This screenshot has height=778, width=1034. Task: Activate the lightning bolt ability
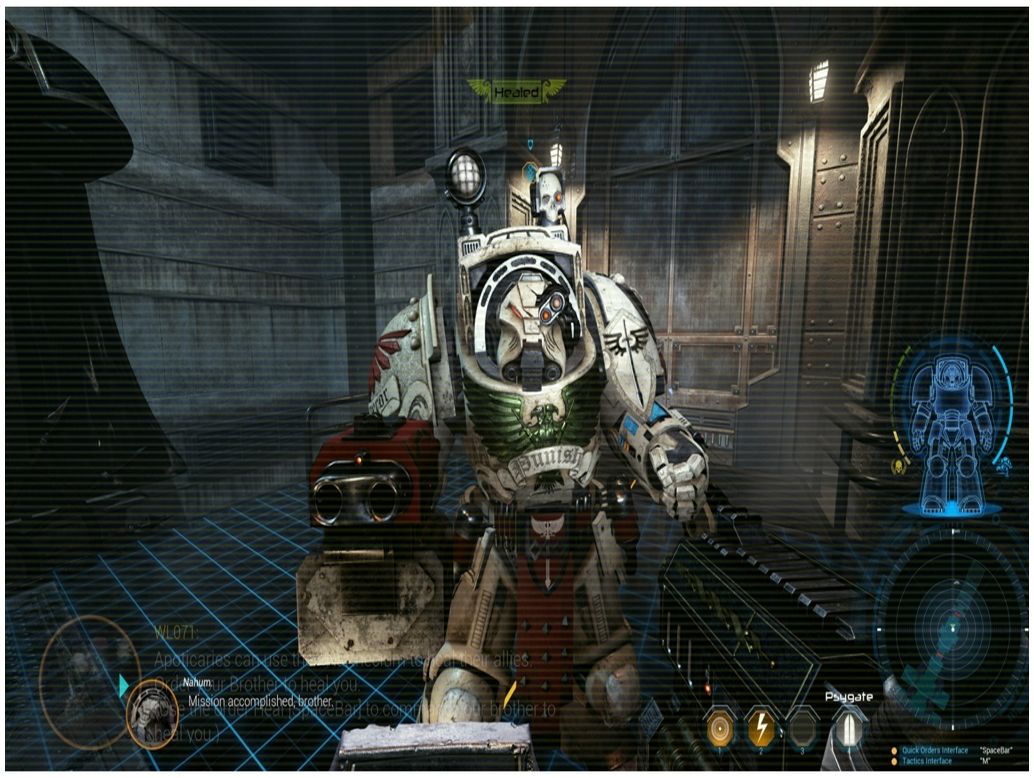coord(761,729)
